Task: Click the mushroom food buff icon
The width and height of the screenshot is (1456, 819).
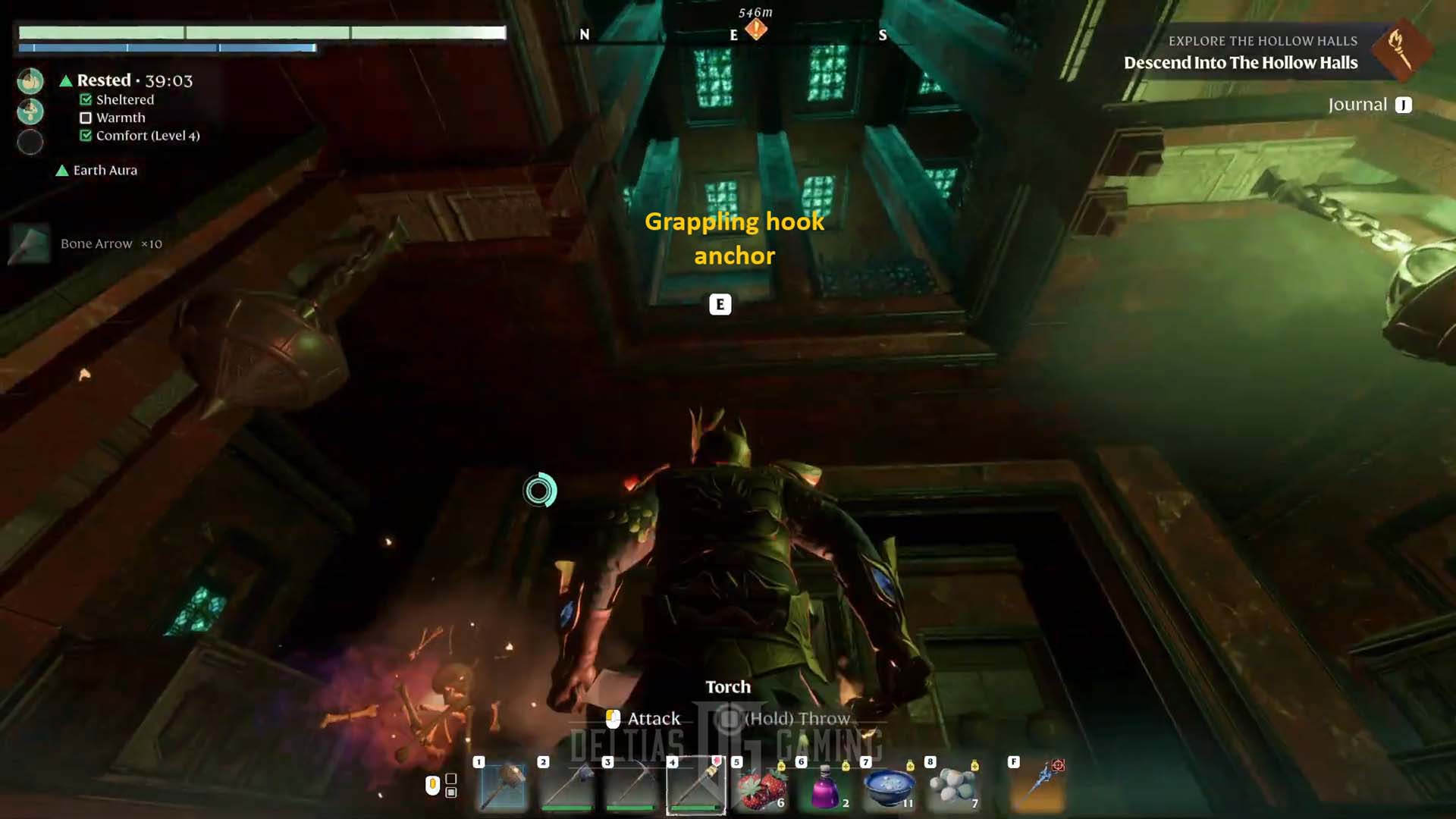Action: 30,111
